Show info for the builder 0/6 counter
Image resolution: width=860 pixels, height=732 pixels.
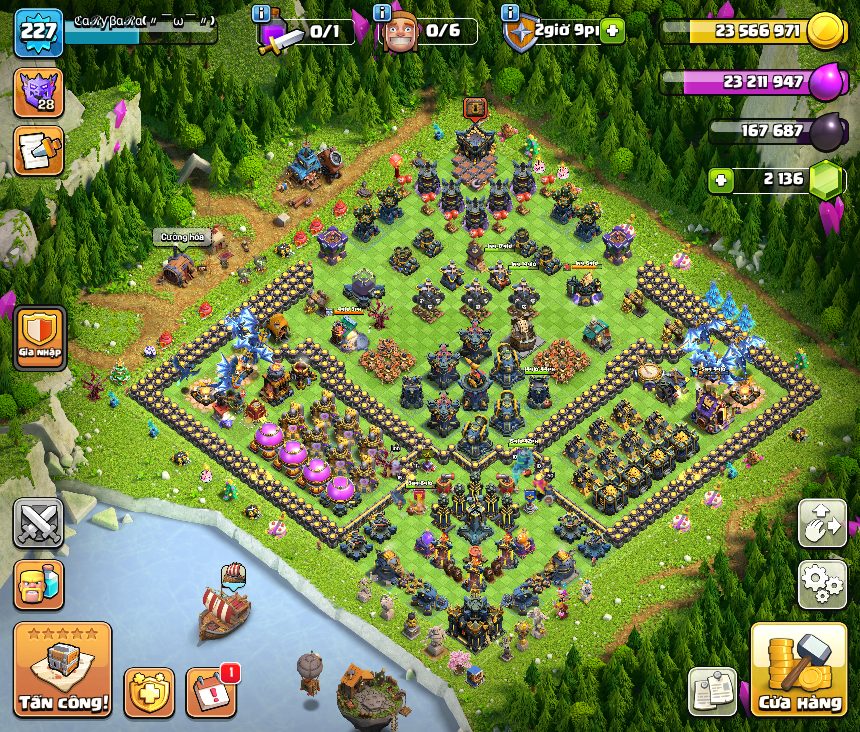click(x=383, y=13)
